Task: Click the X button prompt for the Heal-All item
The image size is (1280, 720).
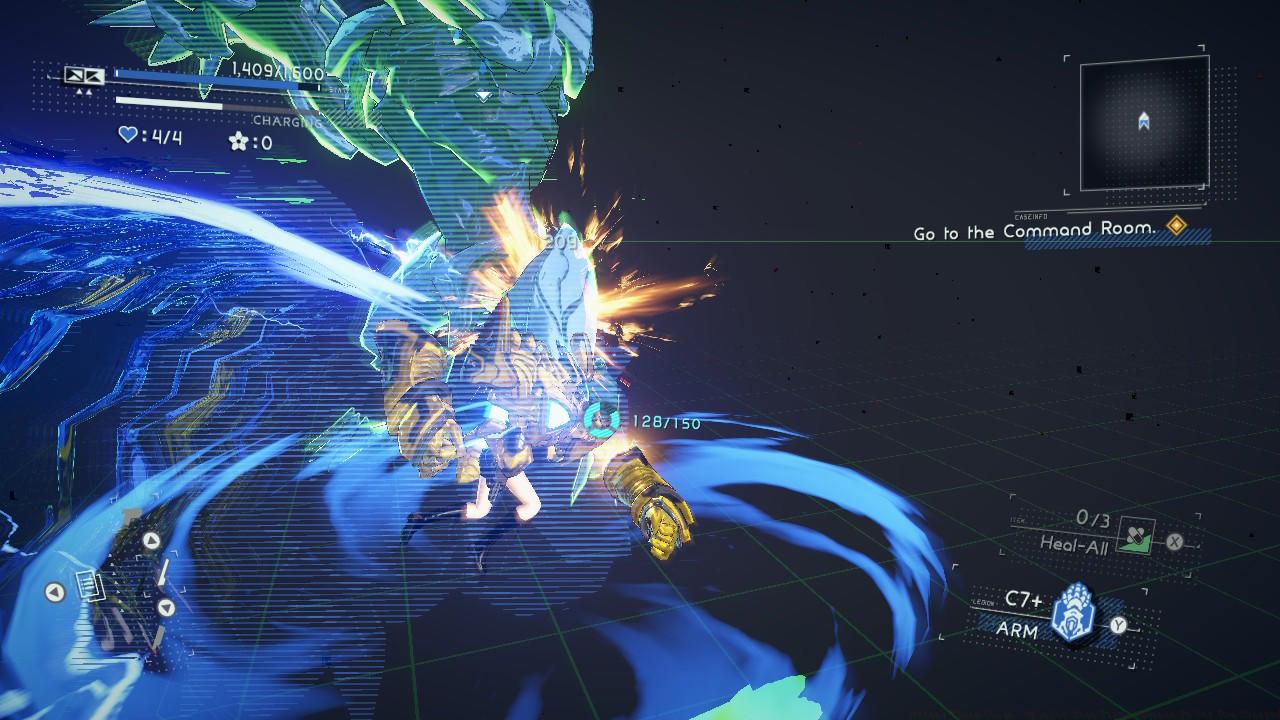Action: [x=1174, y=542]
